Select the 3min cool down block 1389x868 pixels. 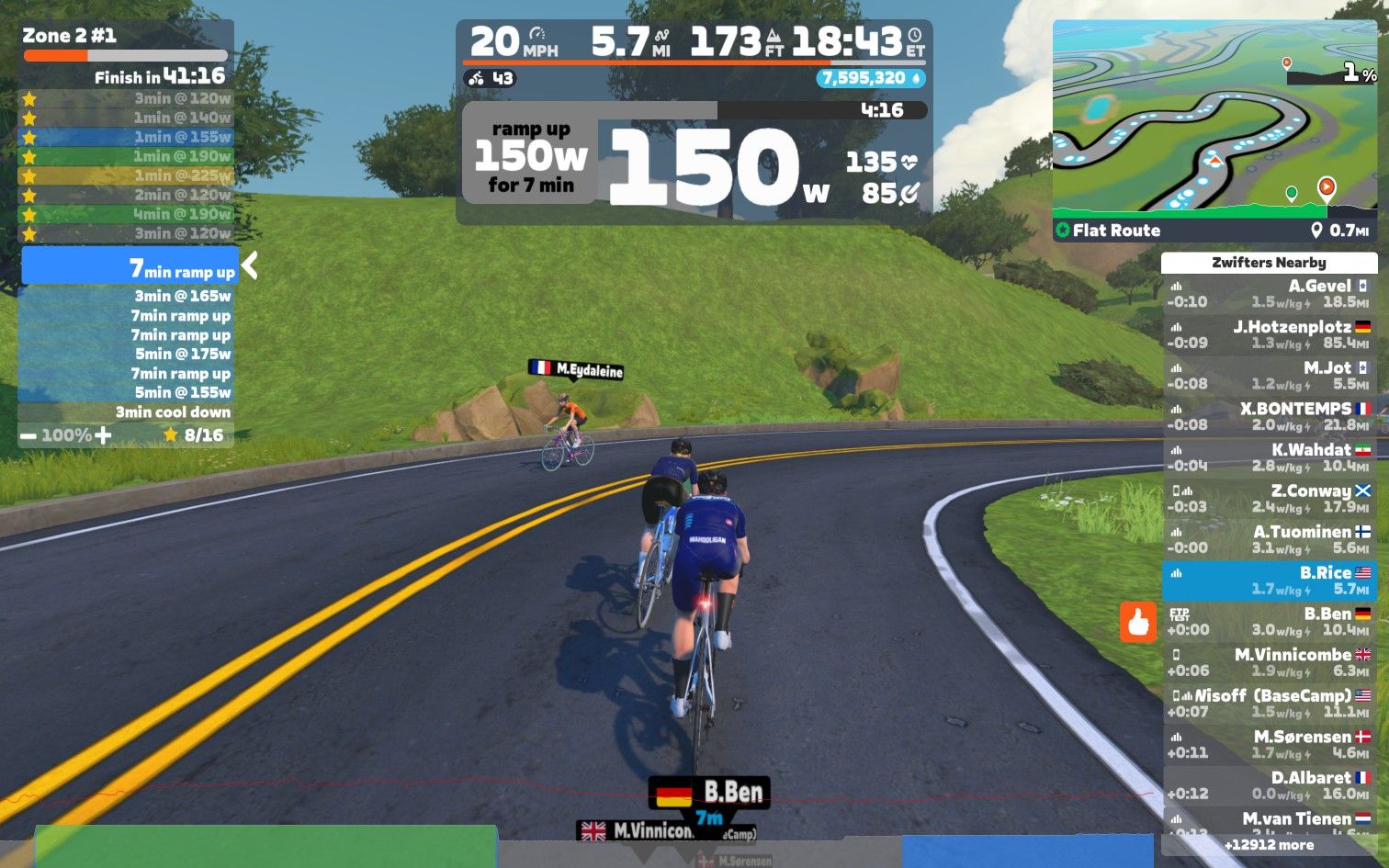(x=127, y=412)
